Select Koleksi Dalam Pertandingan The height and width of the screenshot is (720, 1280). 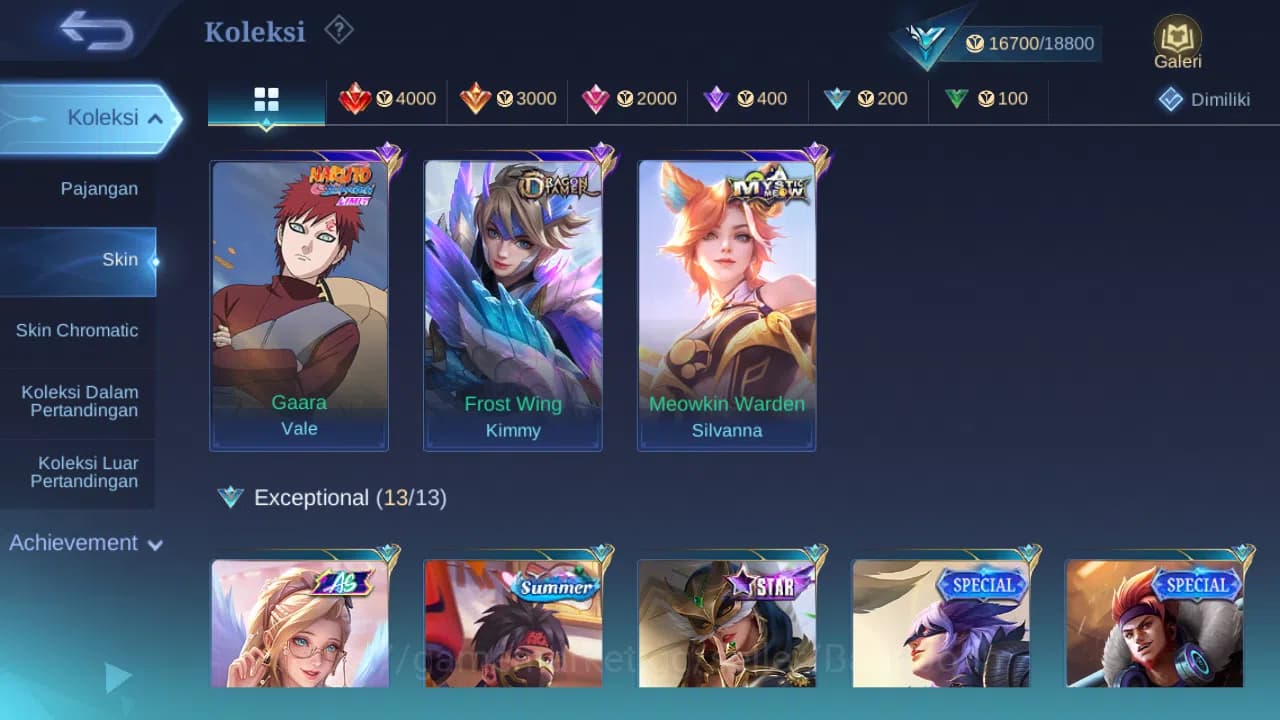point(79,401)
